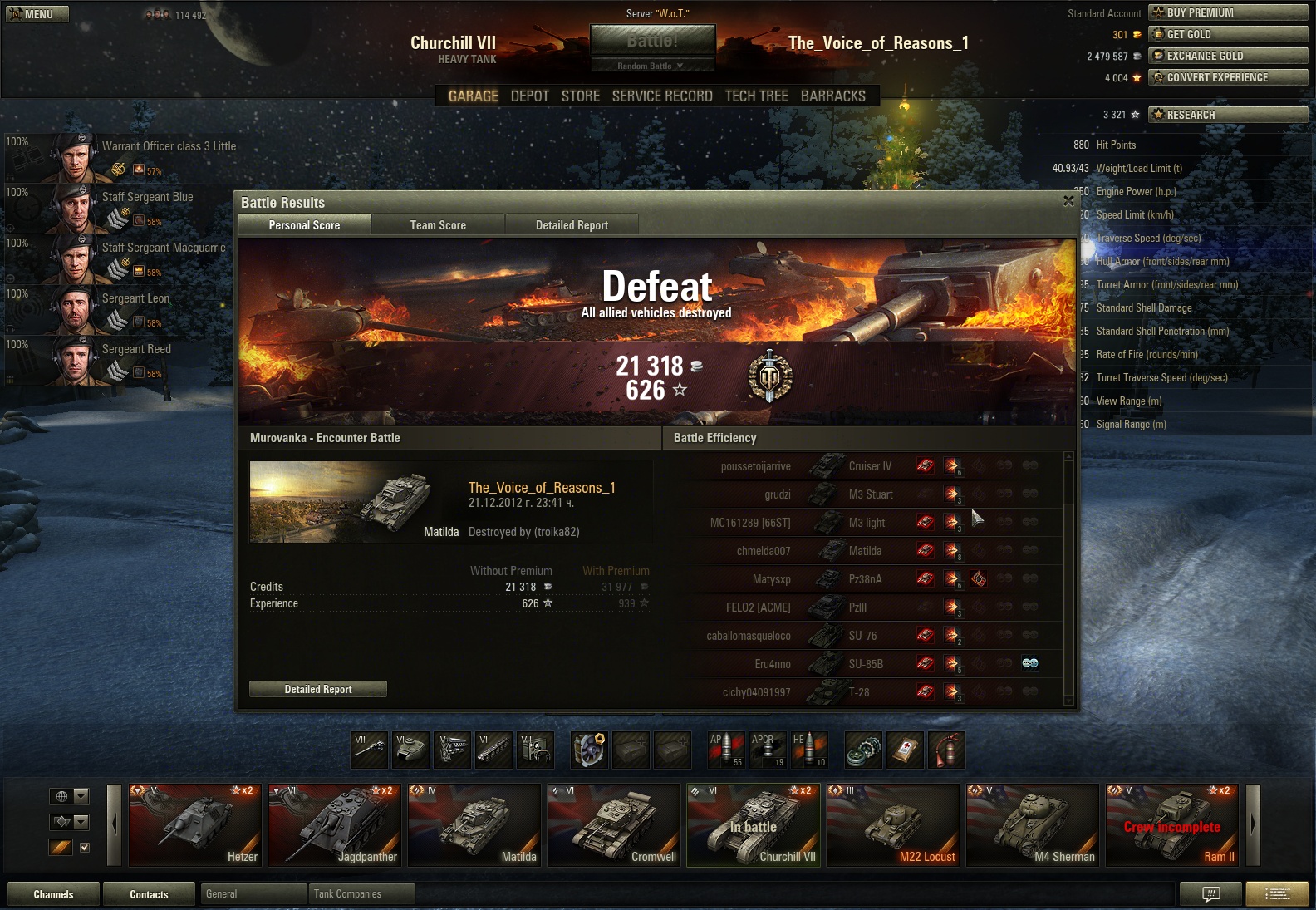1316x910 pixels.
Task: Open CONVERT EXPERIENCE
Action: [1228, 77]
